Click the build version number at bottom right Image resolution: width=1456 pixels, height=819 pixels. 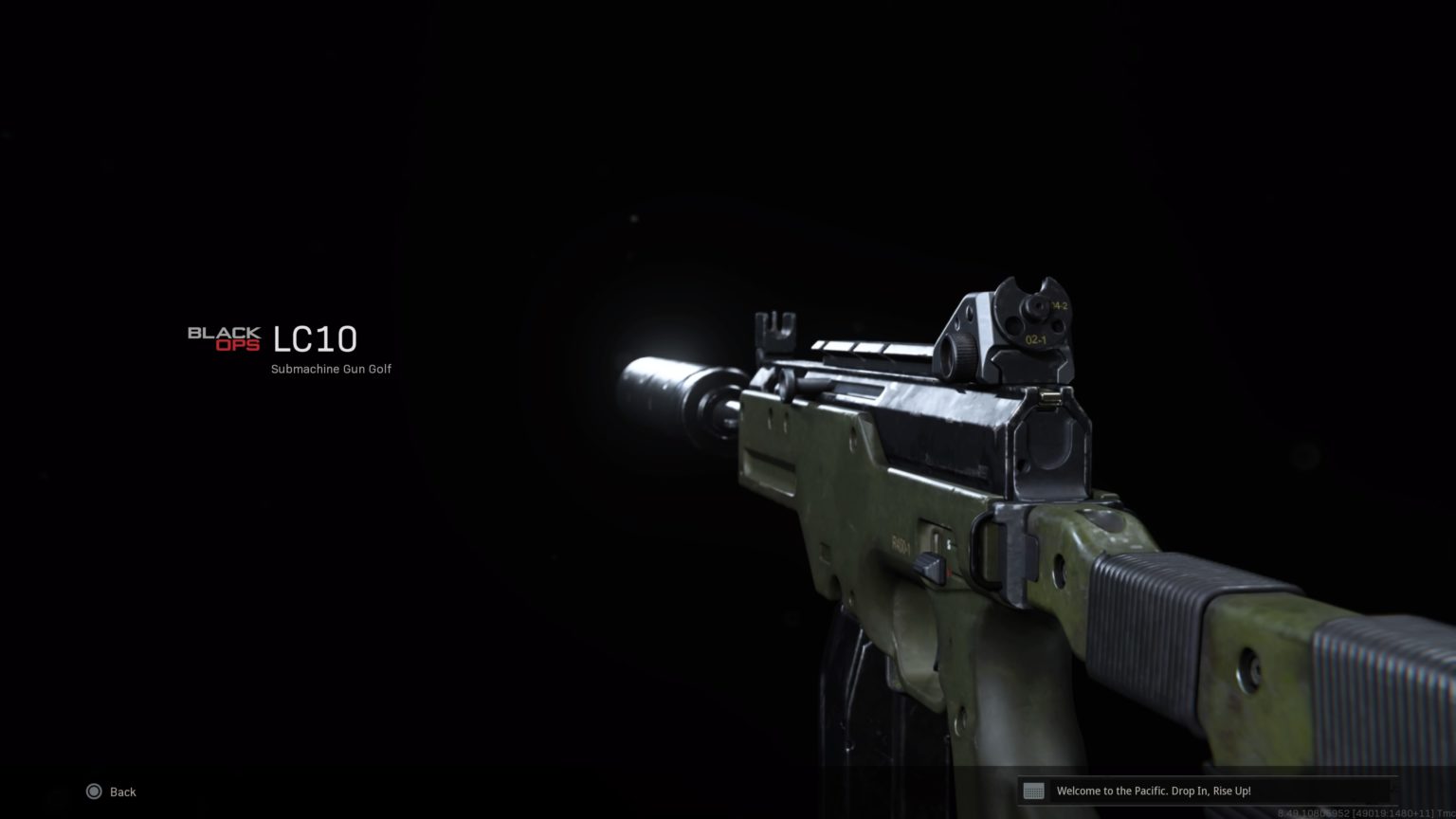click(x=1356, y=812)
